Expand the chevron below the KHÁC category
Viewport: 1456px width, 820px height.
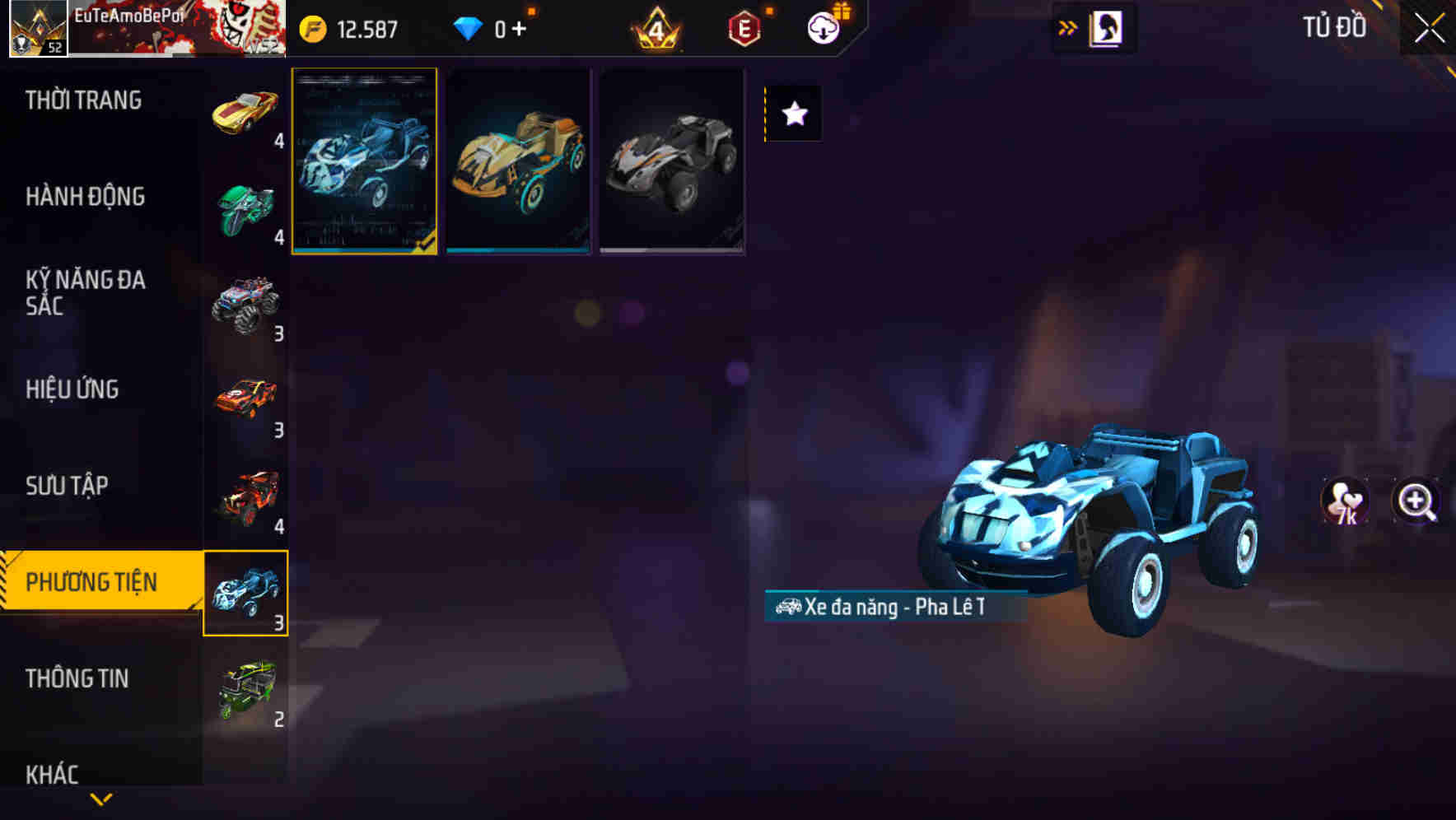(101, 797)
